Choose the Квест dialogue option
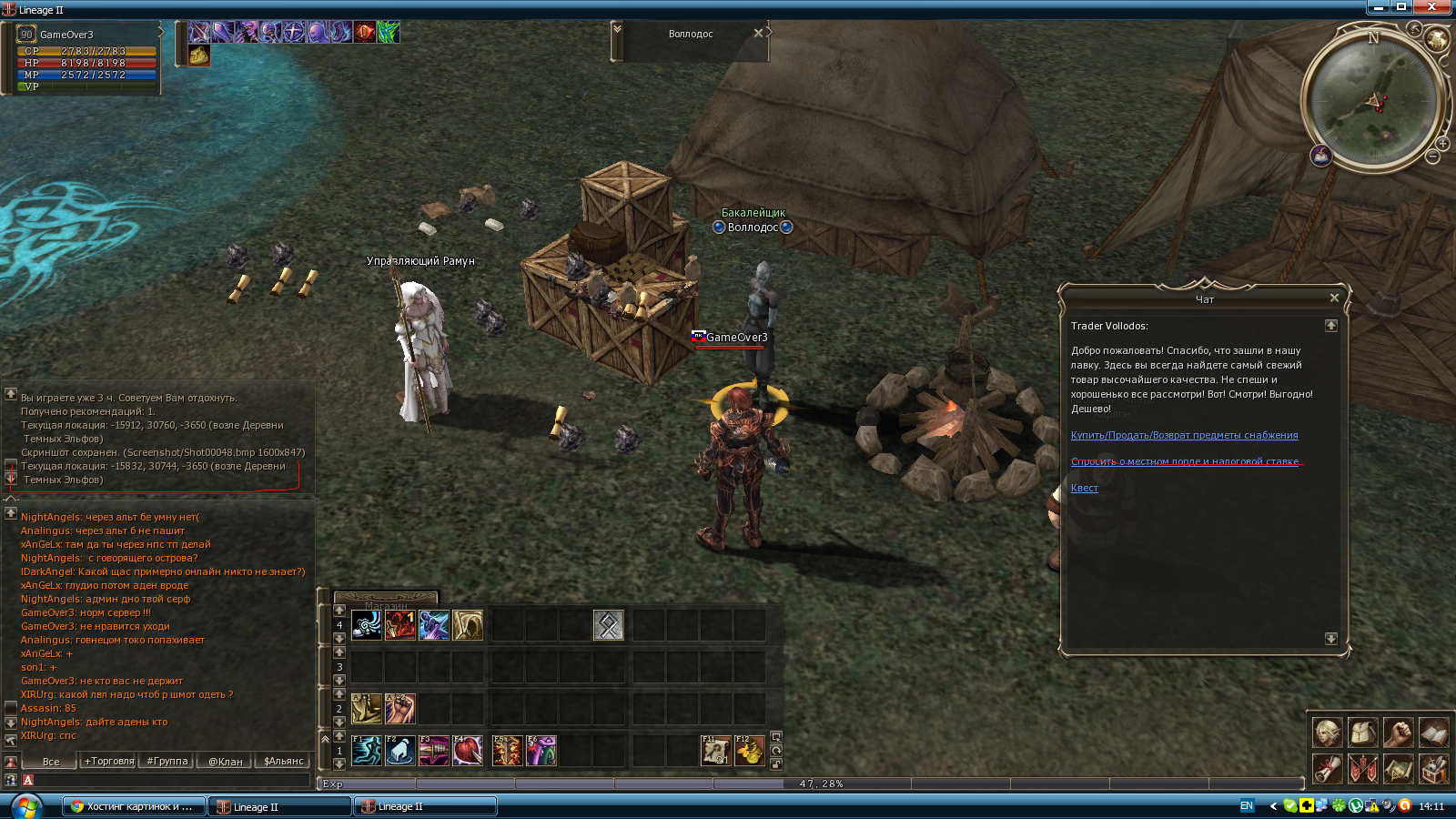The height and width of the screenshot is (819, 1456). tap(1084, 488)
